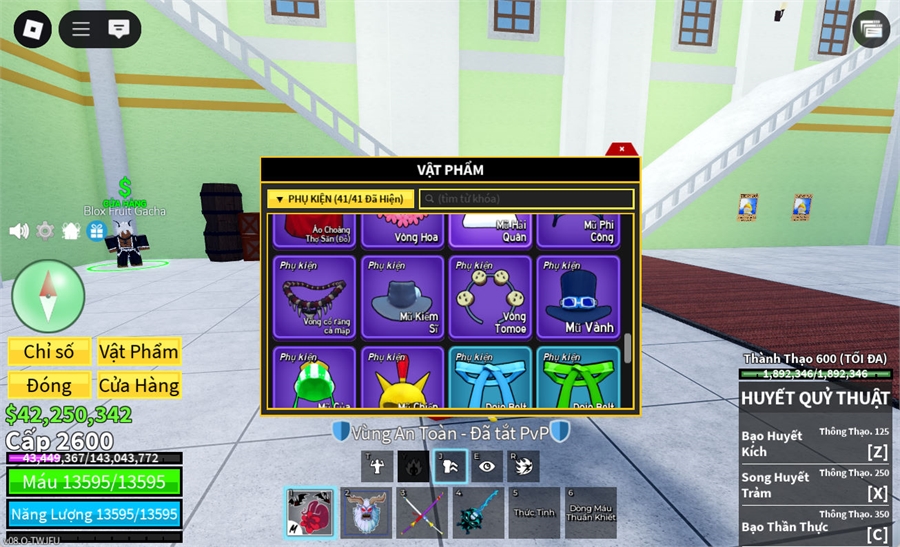
Task: Select the green Dojo Belt
Action: point(578,378)
